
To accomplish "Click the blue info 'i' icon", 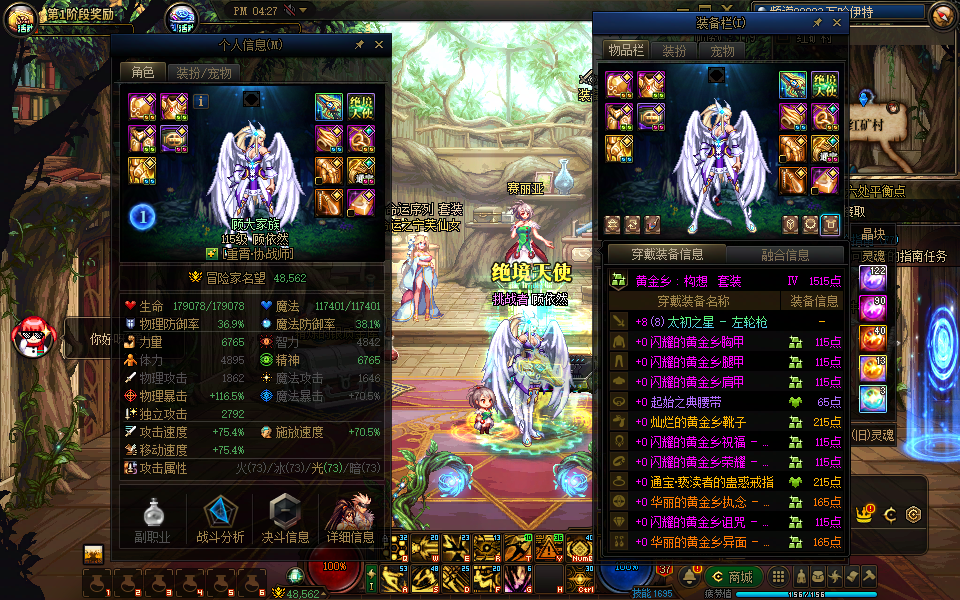I will 201,101.
